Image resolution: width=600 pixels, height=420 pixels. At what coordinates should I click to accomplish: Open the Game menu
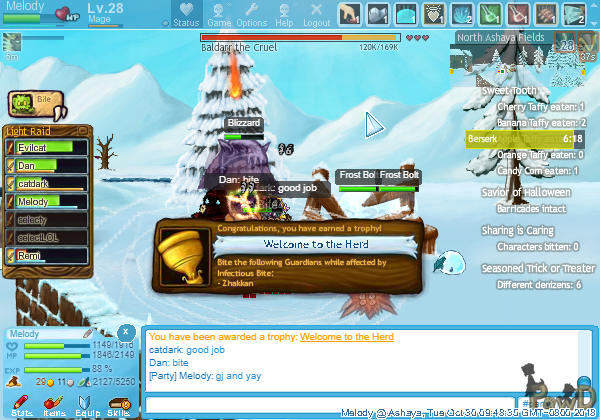tap(218, 15)
